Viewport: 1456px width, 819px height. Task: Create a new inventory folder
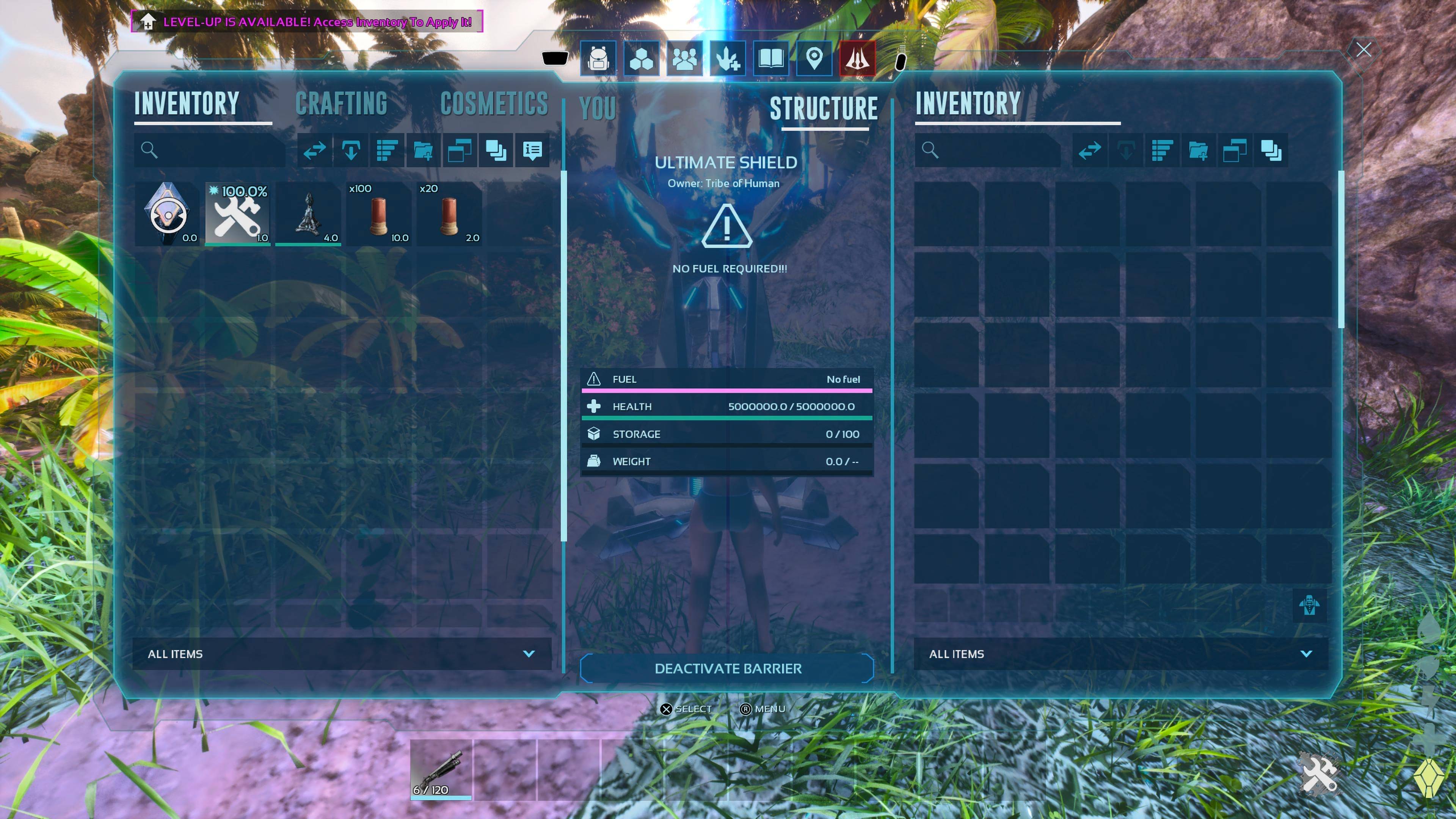point(424,151)
